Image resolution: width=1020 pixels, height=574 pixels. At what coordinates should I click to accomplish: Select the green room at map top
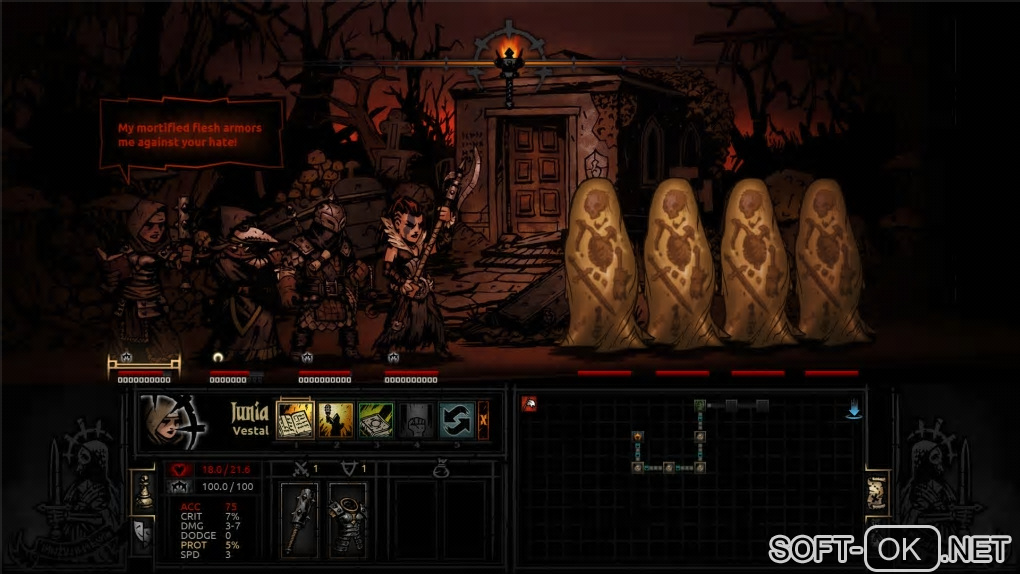click(x=701, y=405)
